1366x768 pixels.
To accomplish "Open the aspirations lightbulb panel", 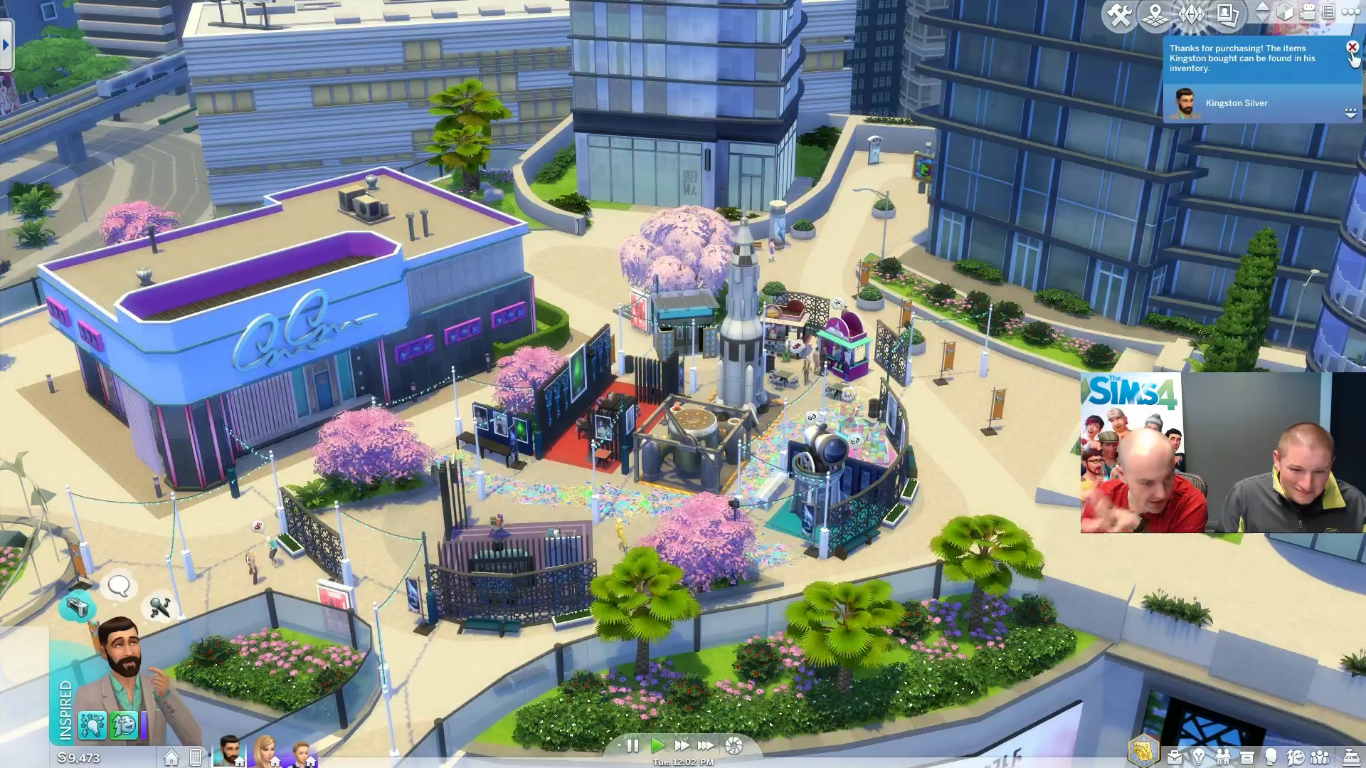I will click(1199, 754).
